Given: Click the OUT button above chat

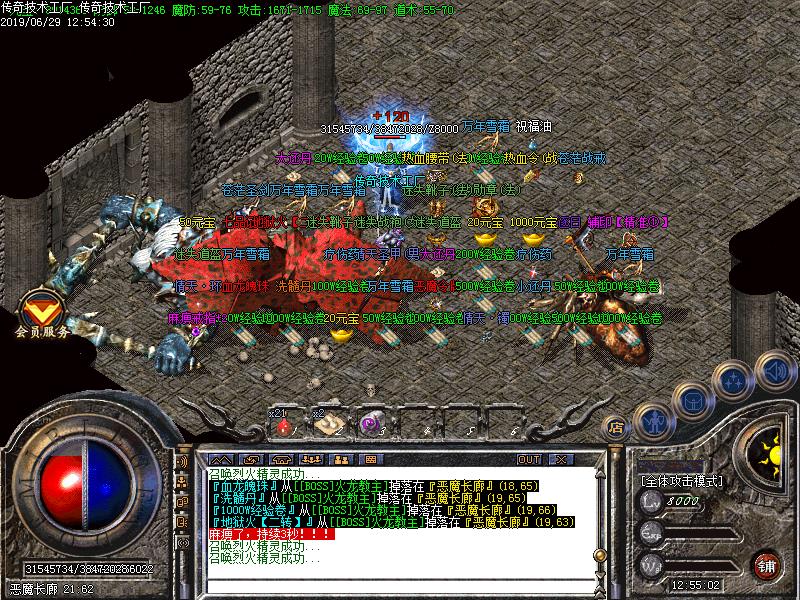Looking at the screenshot, I should 529,459.
